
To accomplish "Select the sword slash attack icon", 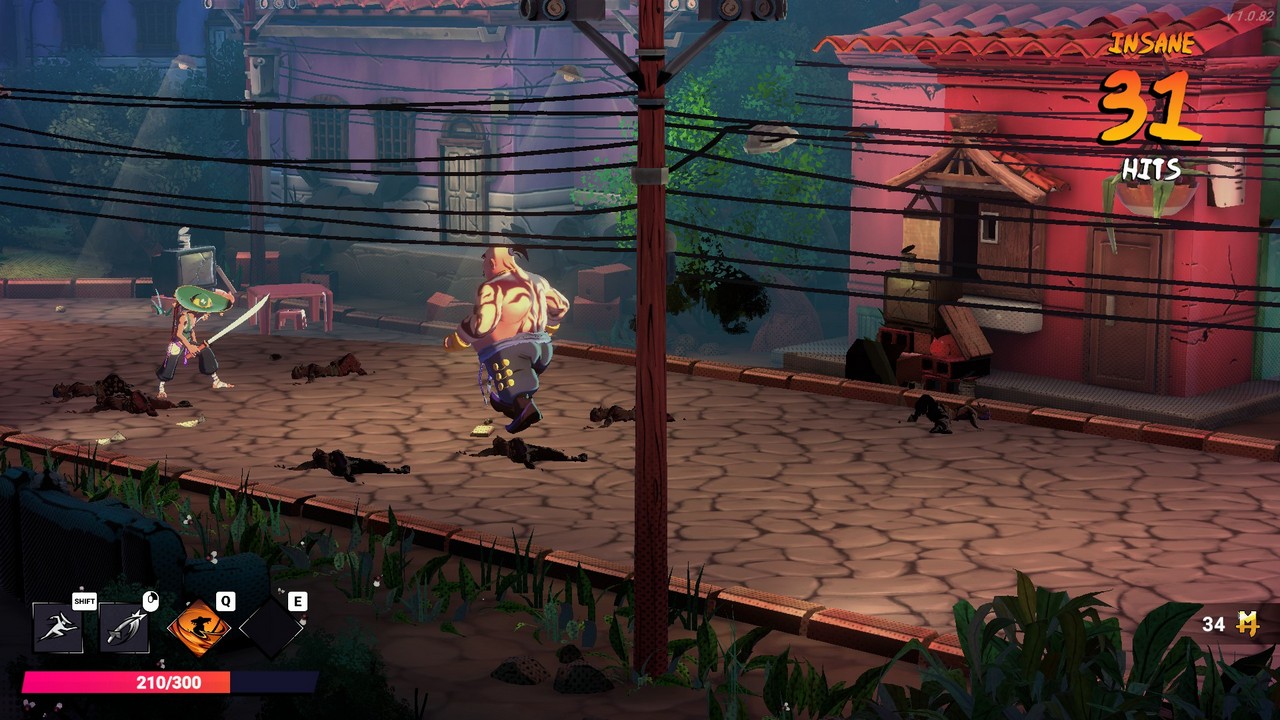I will [x=125, y=628].
